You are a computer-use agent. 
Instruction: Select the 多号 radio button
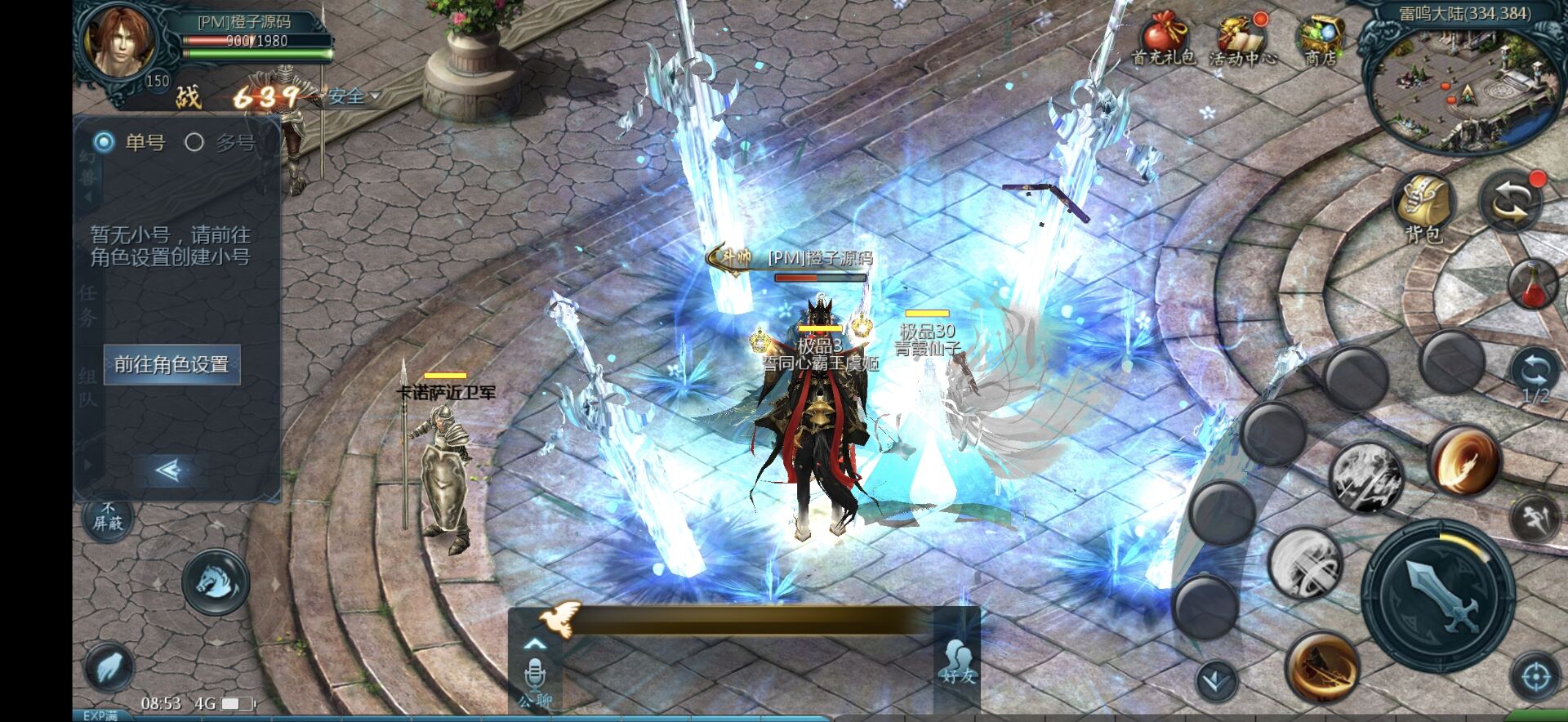tap(194, 142)
